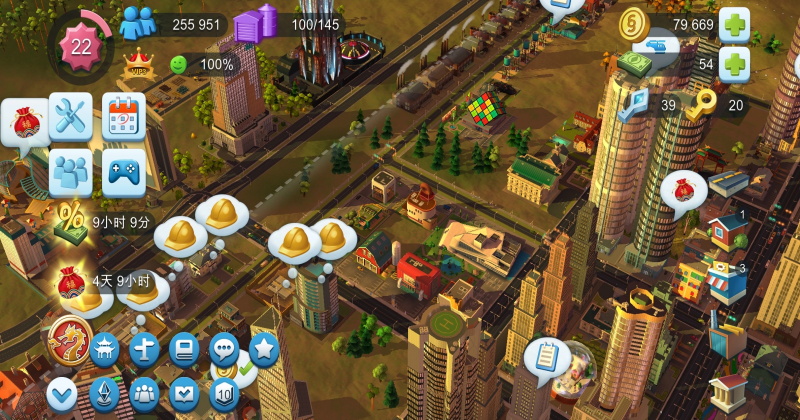Open the wrench and screwdriver settings button
The width and height of the screenshot is (800, 420).
pos(70,117)
